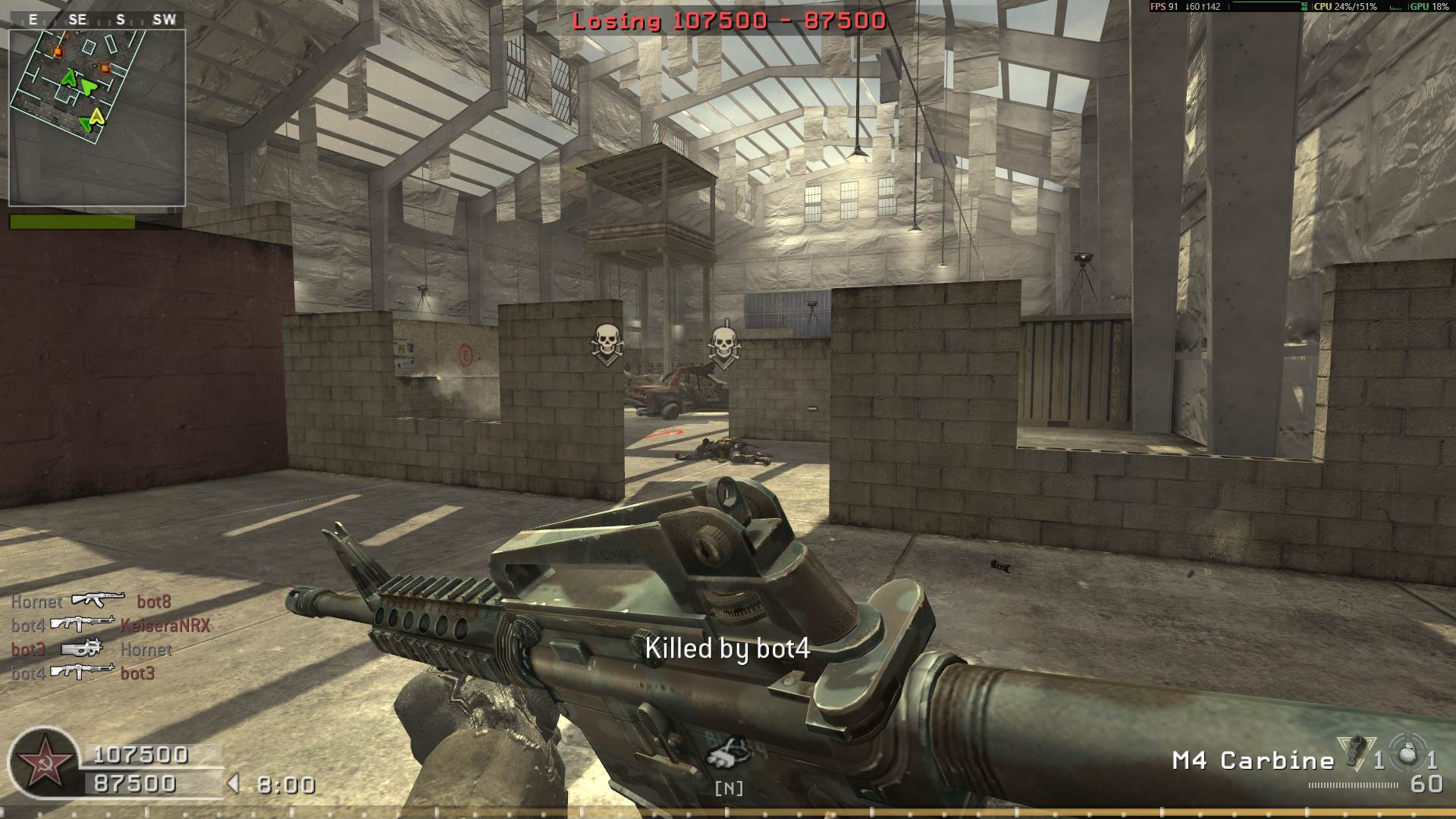Select the Soviet star team emblem
The height and width of the screenshot is (819, 1456).
coord(43,761)
